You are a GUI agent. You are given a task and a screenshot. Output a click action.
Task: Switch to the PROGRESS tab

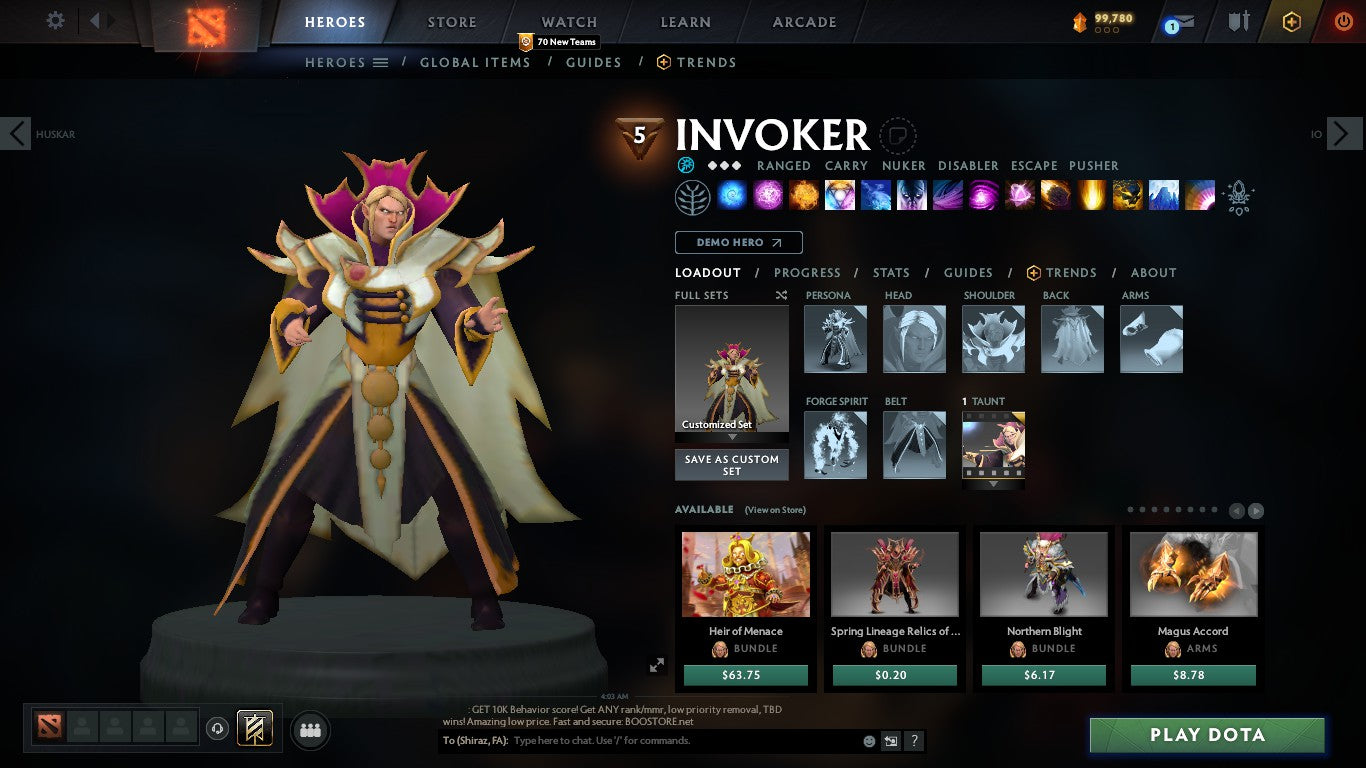pyautogui.click(x=808, y=272)
